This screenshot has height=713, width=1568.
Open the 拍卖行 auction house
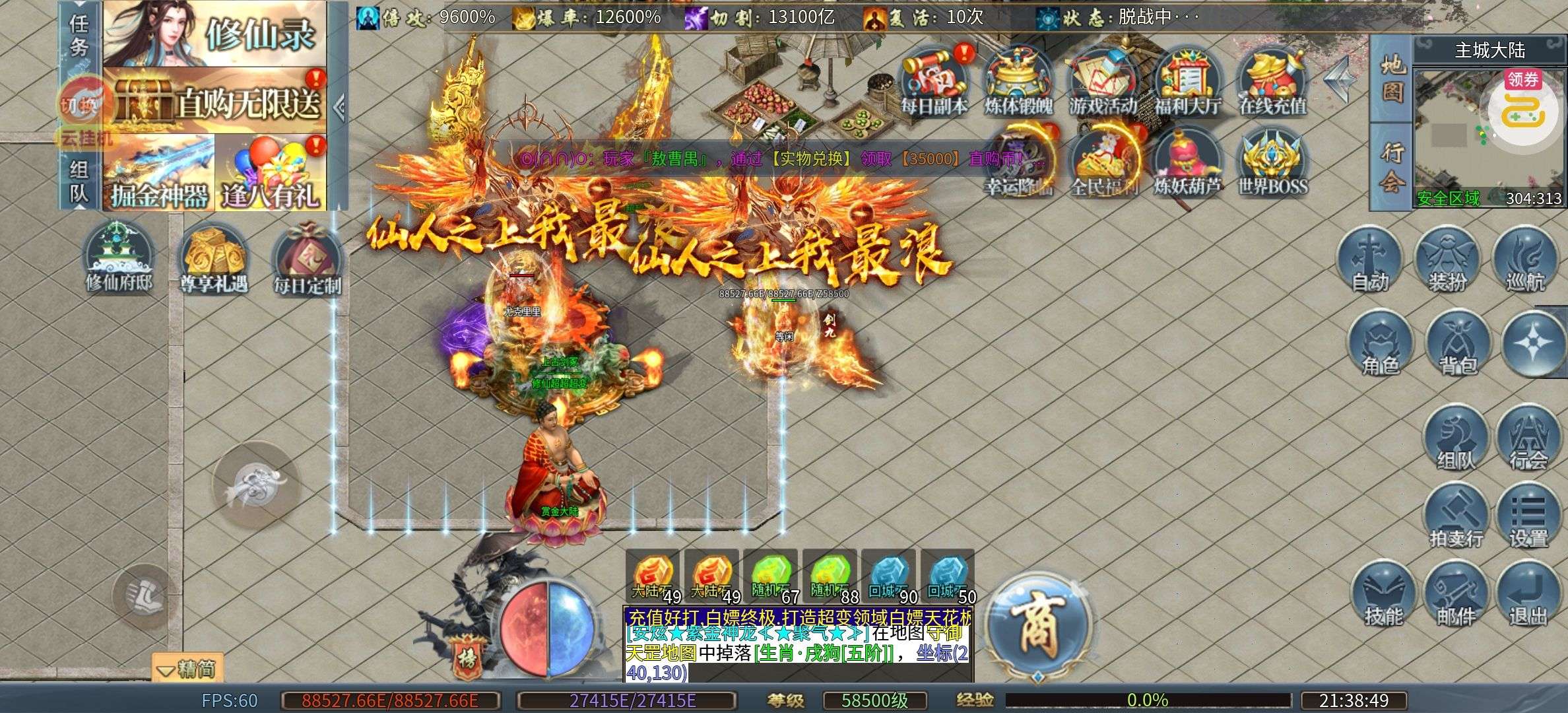coord(1456,516)
